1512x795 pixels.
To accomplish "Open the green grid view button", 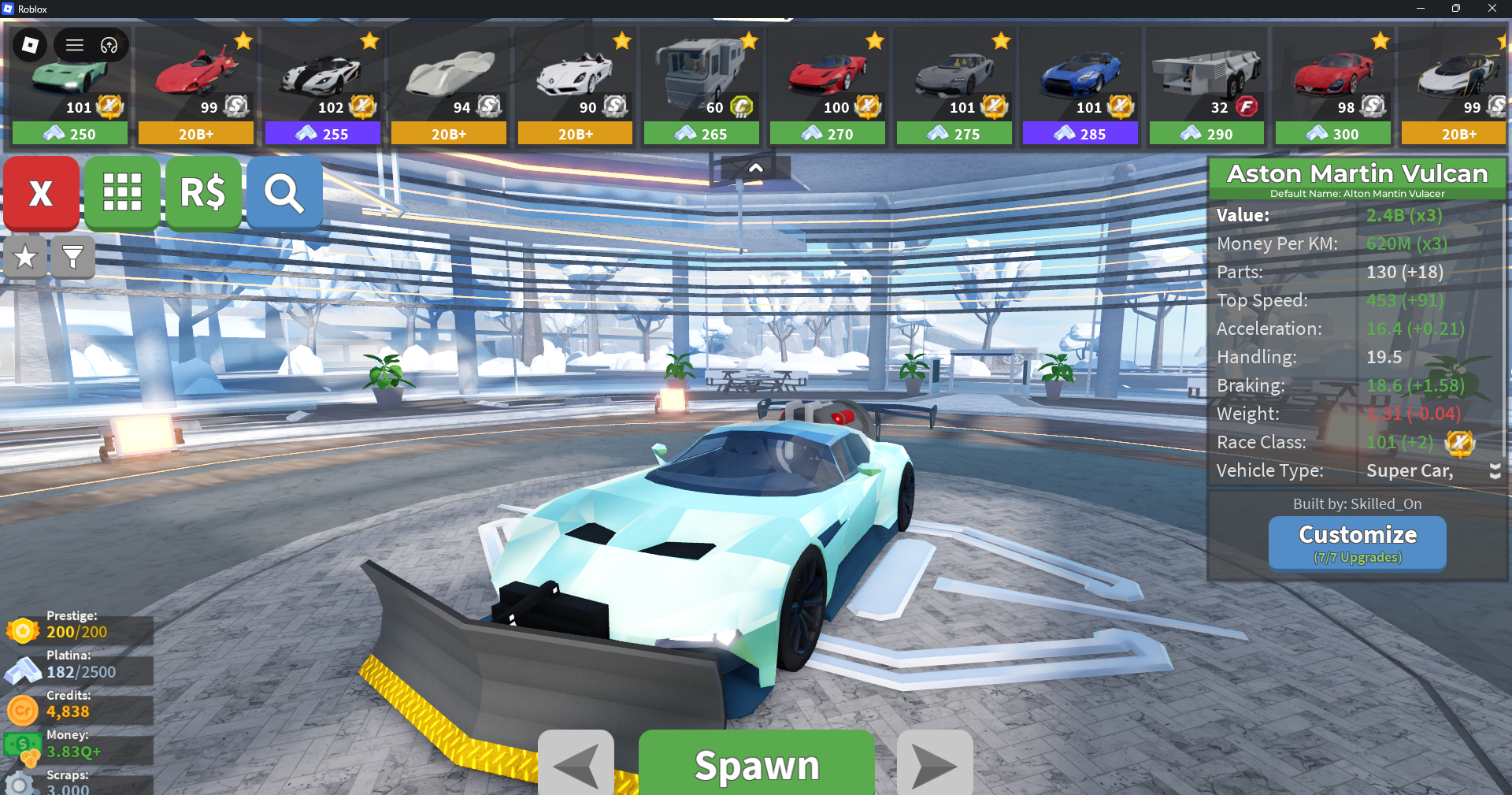I will 122,193.
